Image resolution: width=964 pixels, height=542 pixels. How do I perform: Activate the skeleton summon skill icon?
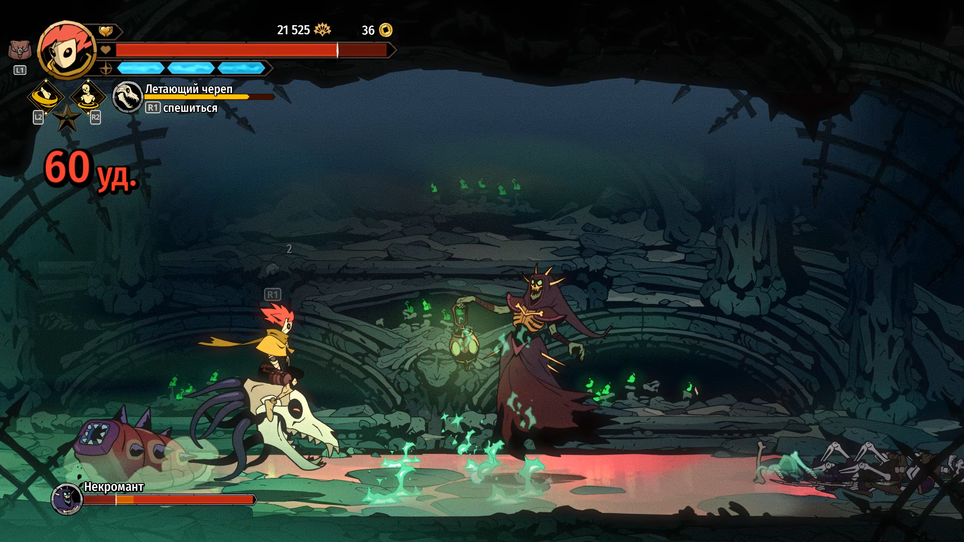coord(89,96)
